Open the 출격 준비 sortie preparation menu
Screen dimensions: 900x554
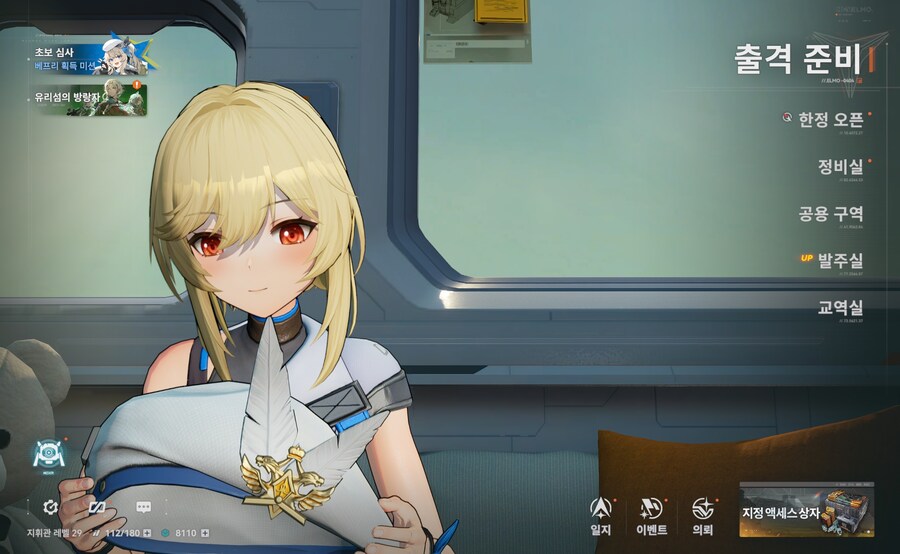click(798, 59)
